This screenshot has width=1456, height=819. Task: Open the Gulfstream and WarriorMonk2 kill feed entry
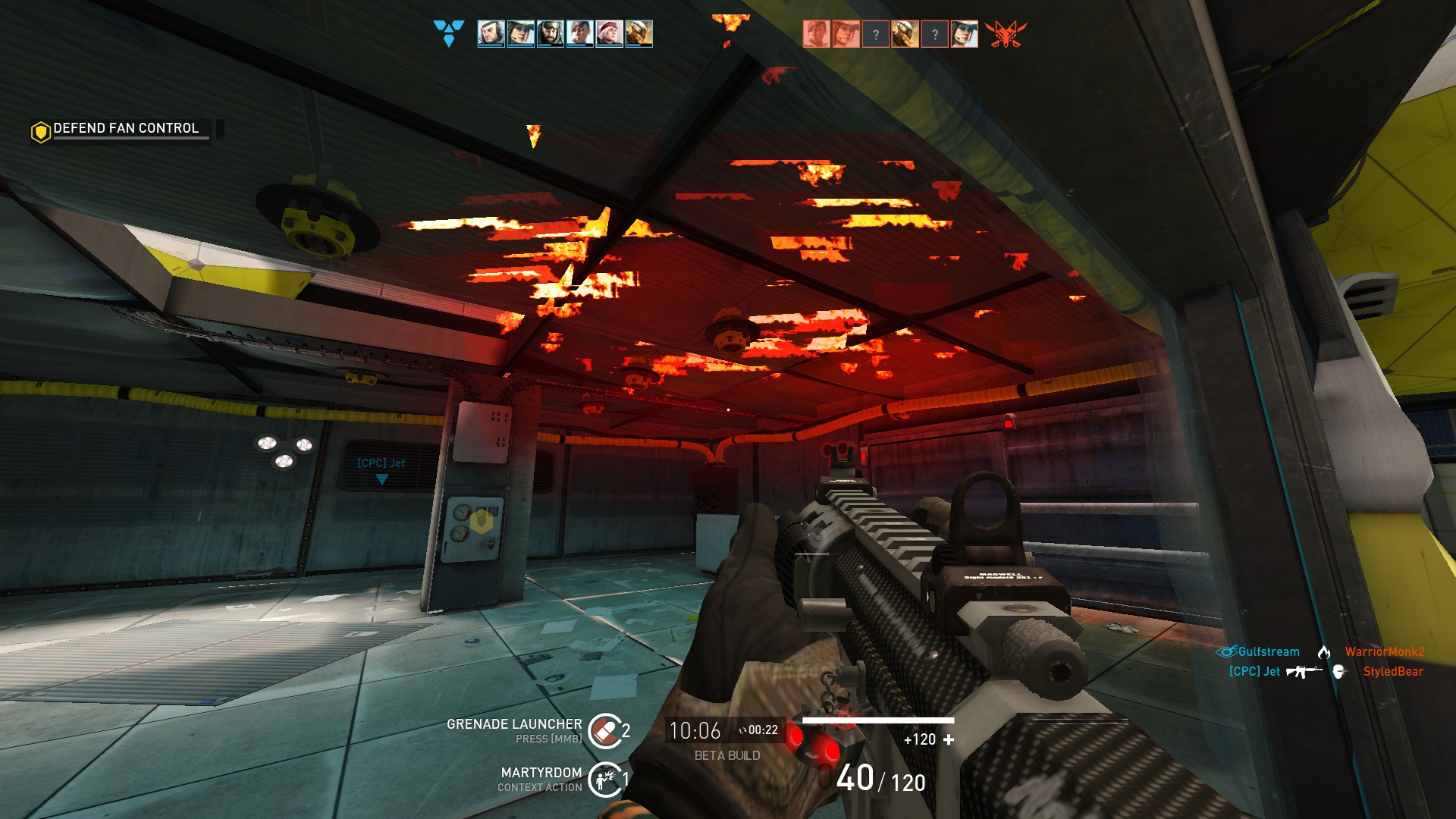[x=1320, y=652]
